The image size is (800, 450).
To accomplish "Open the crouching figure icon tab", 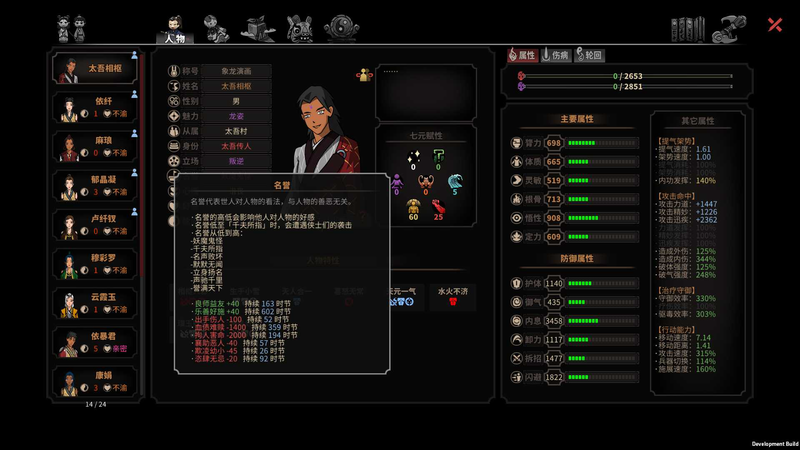I will [213, 27].
